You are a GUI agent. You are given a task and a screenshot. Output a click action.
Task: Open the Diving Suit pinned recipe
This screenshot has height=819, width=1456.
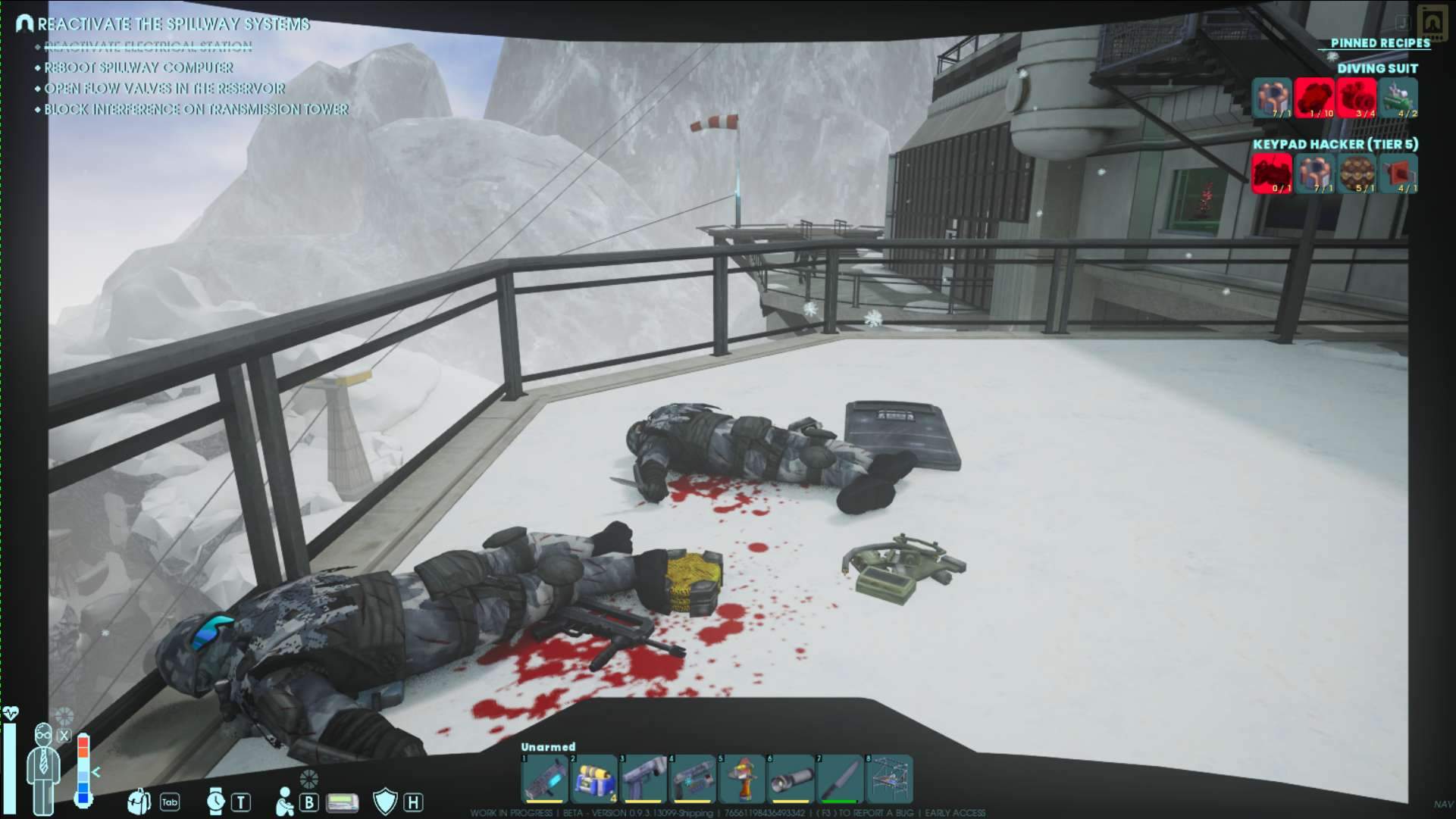(x=1376, y=68)
